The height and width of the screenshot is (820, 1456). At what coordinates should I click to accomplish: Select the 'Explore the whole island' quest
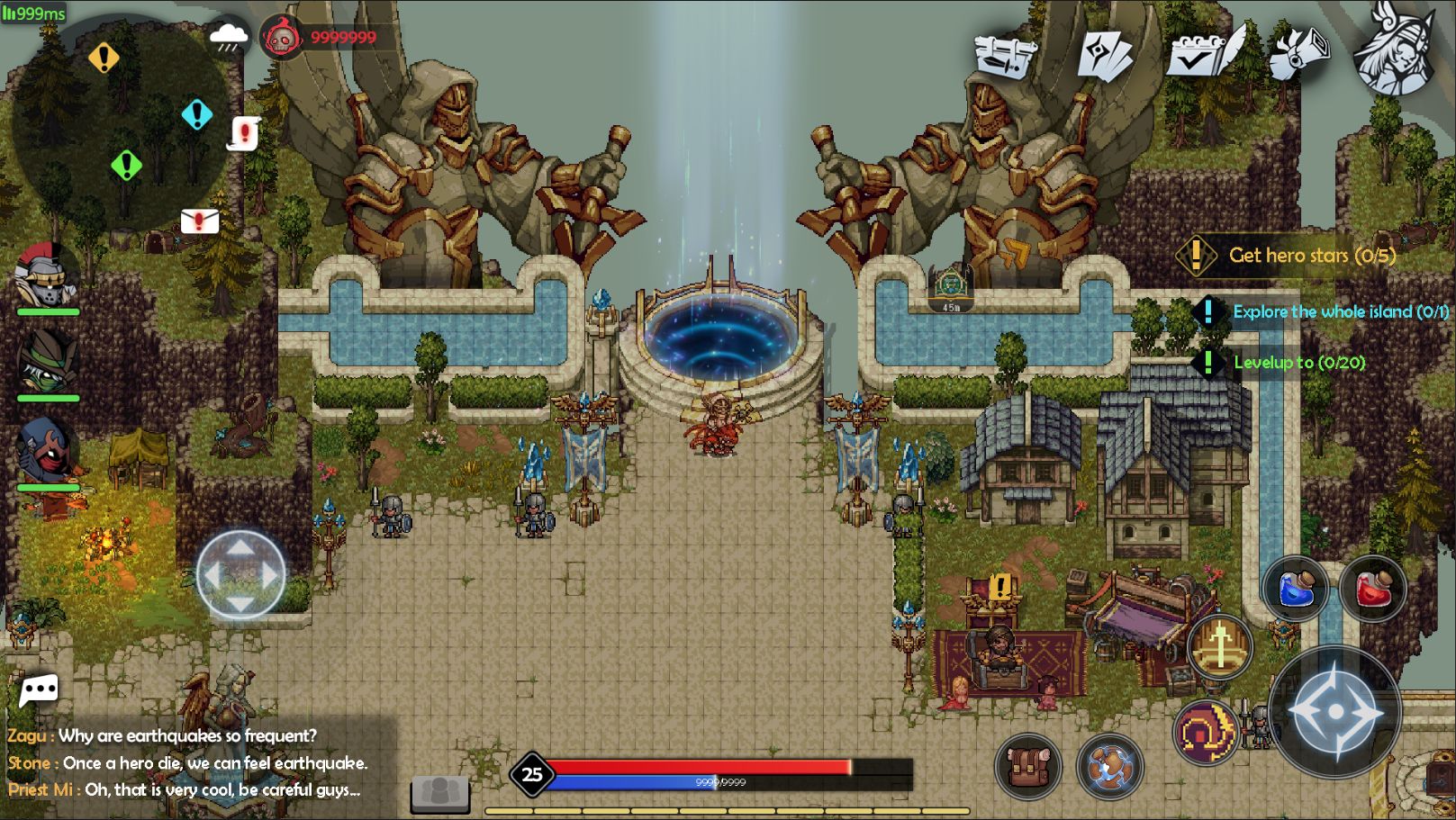tap(1340, 311)
